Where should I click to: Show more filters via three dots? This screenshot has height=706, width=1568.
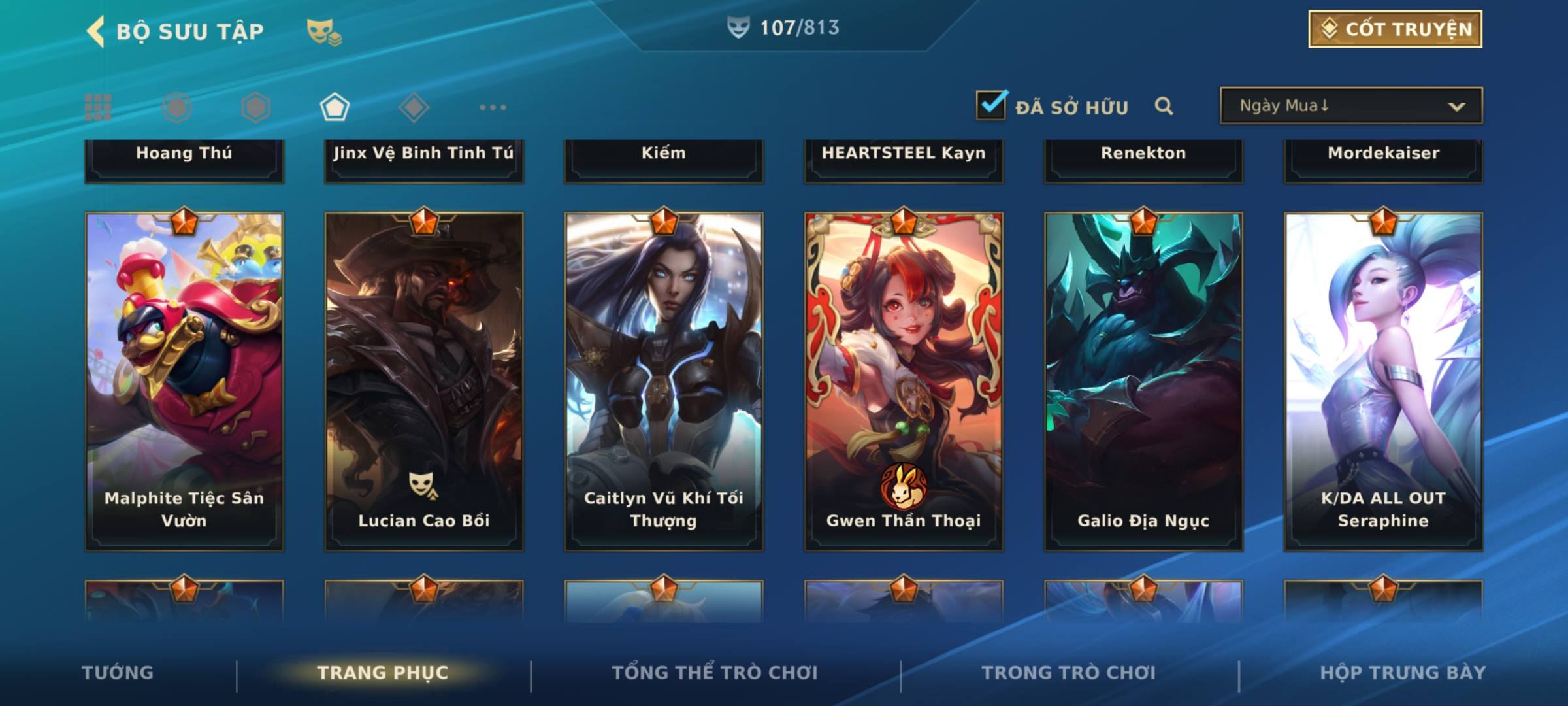[493, 107]
